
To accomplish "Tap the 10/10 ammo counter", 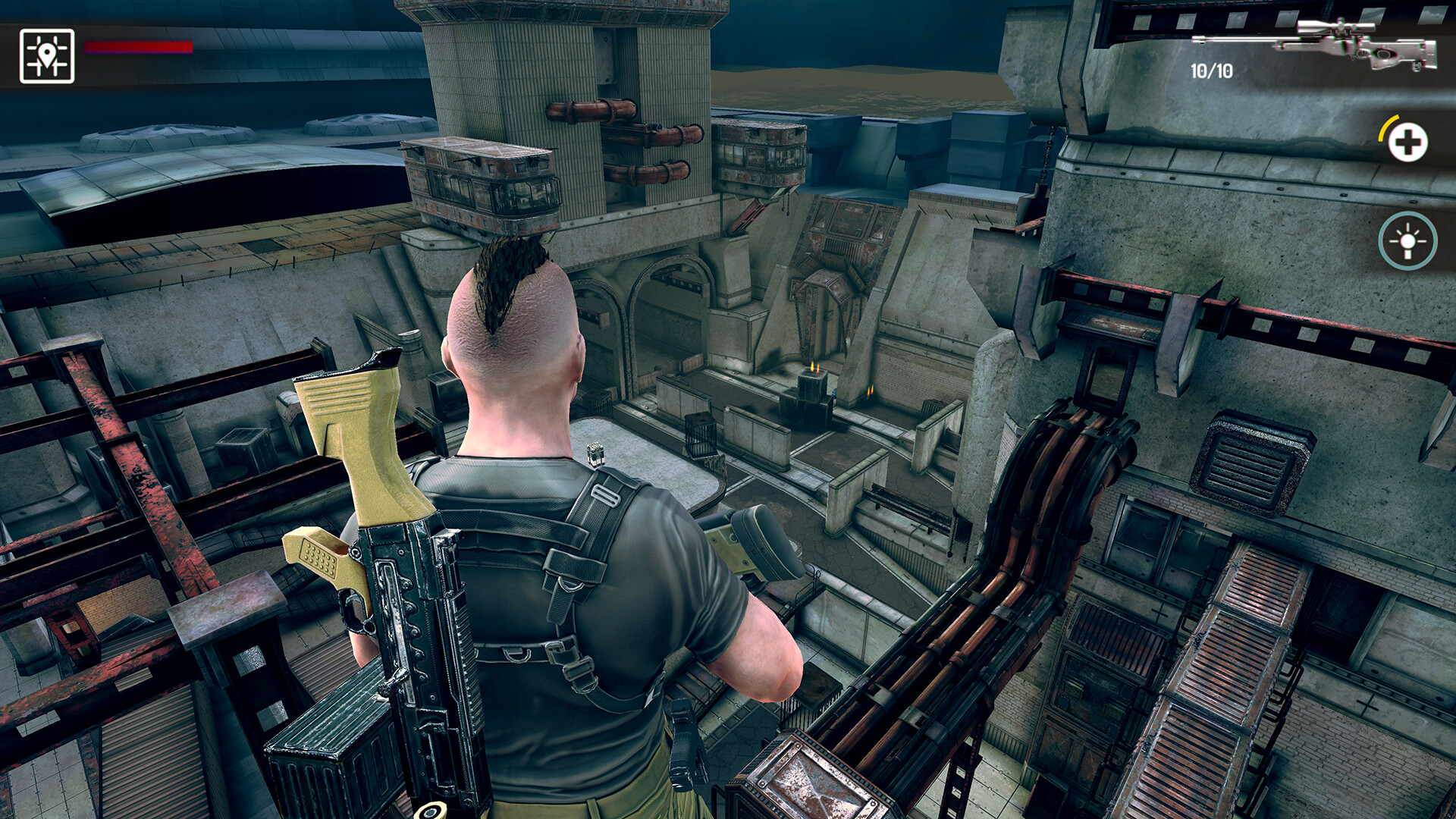I will 1210,70.
